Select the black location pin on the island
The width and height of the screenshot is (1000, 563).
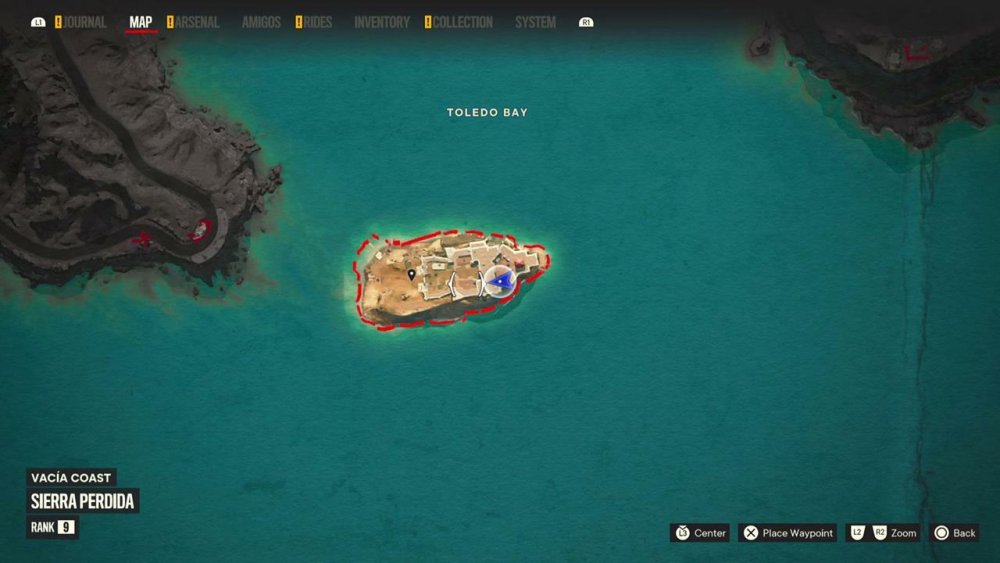click(412, 274)
